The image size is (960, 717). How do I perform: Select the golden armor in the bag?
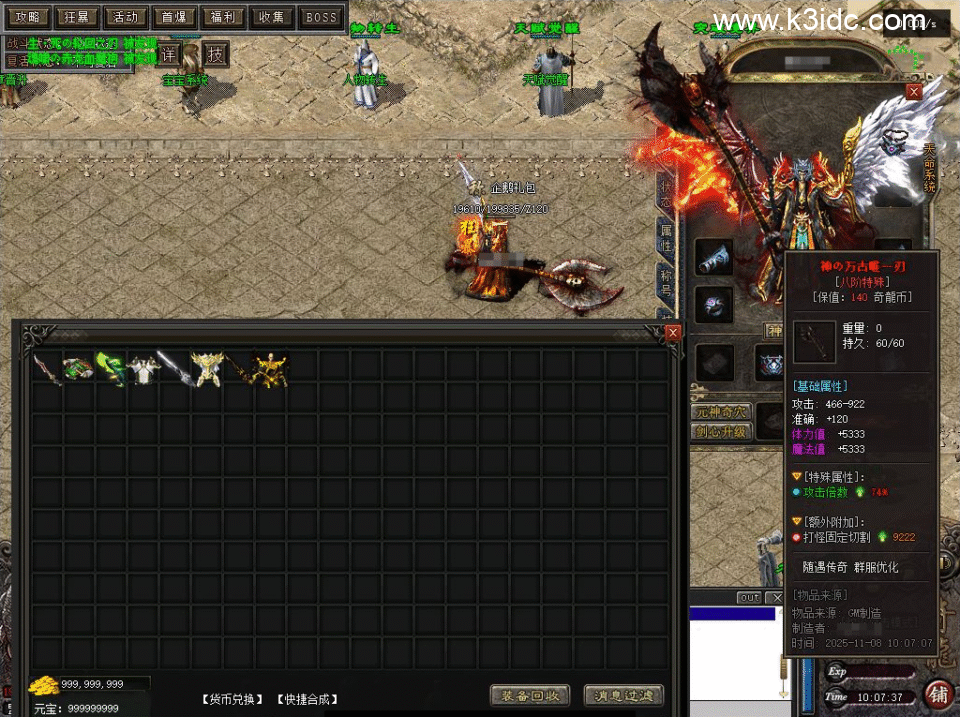click(x=270, y=368)
